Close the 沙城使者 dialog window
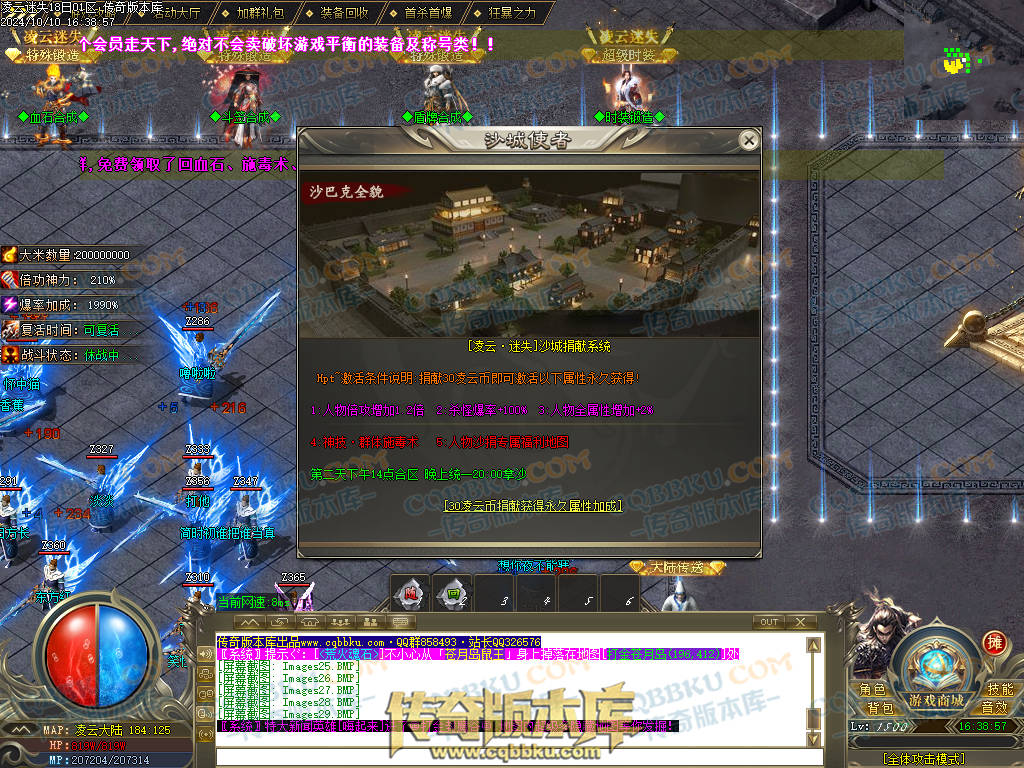The image size is (1024, 768). [x=747, y=141]
